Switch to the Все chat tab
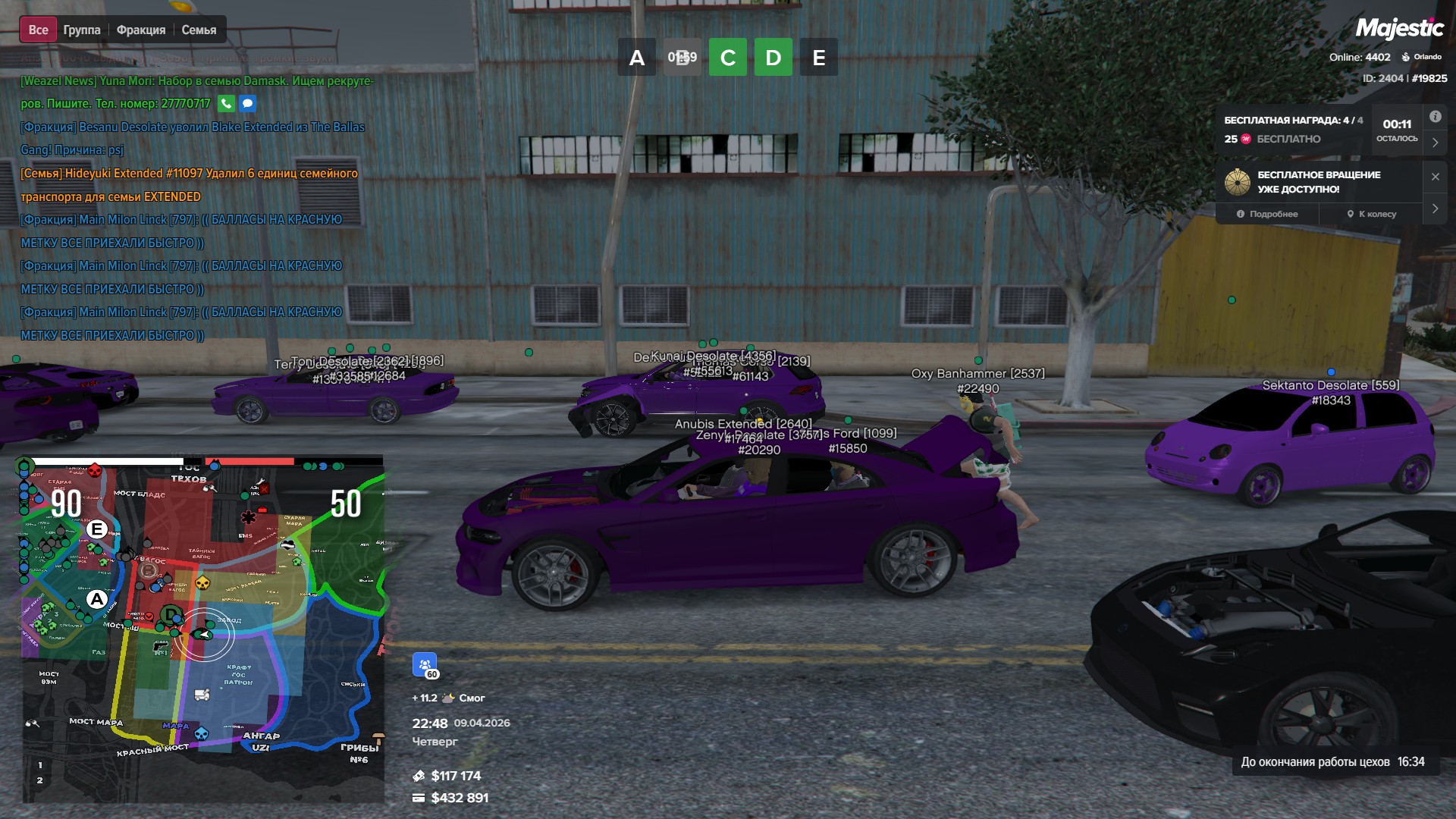This screenshot has width=1456, height=819. tap(38, 30)
